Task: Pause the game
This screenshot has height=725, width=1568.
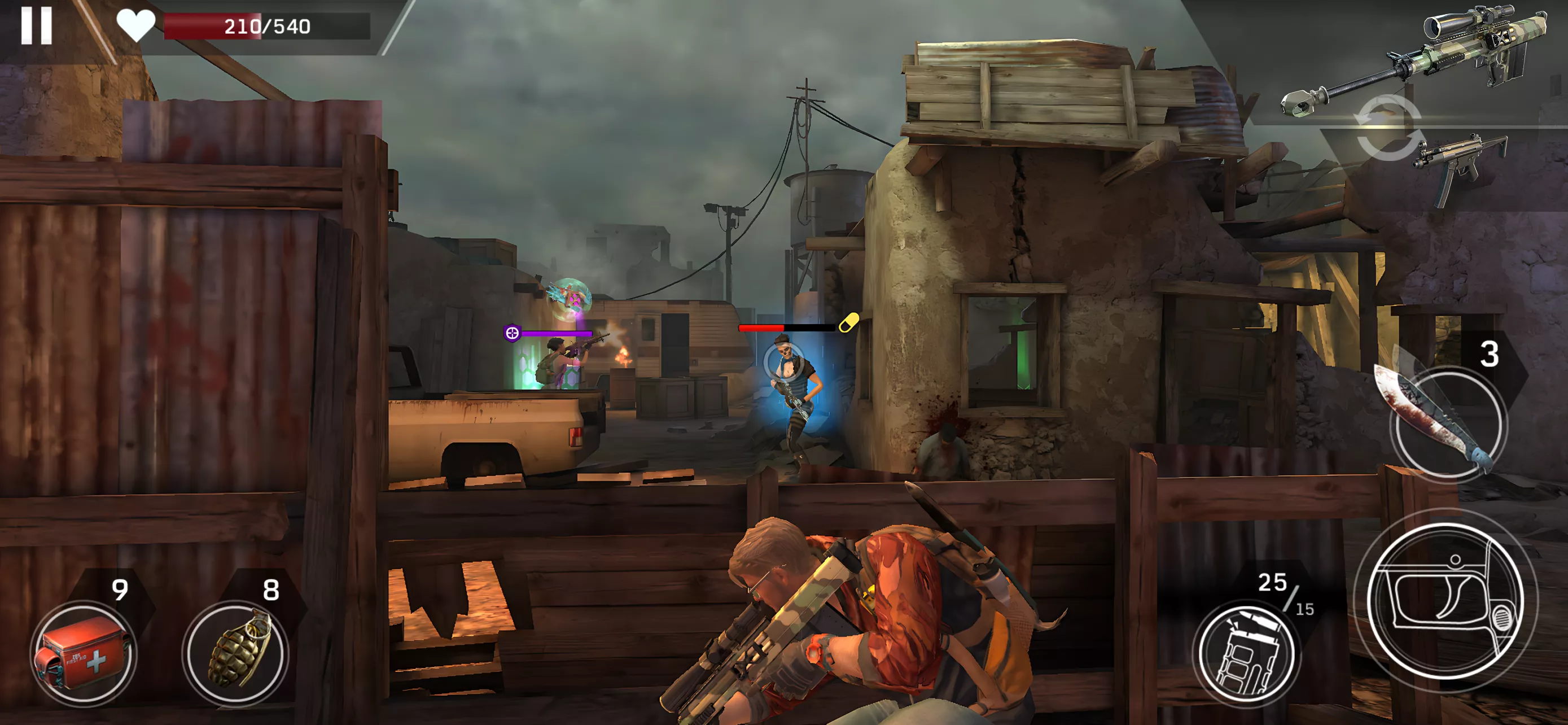Action: coord(36,25)
